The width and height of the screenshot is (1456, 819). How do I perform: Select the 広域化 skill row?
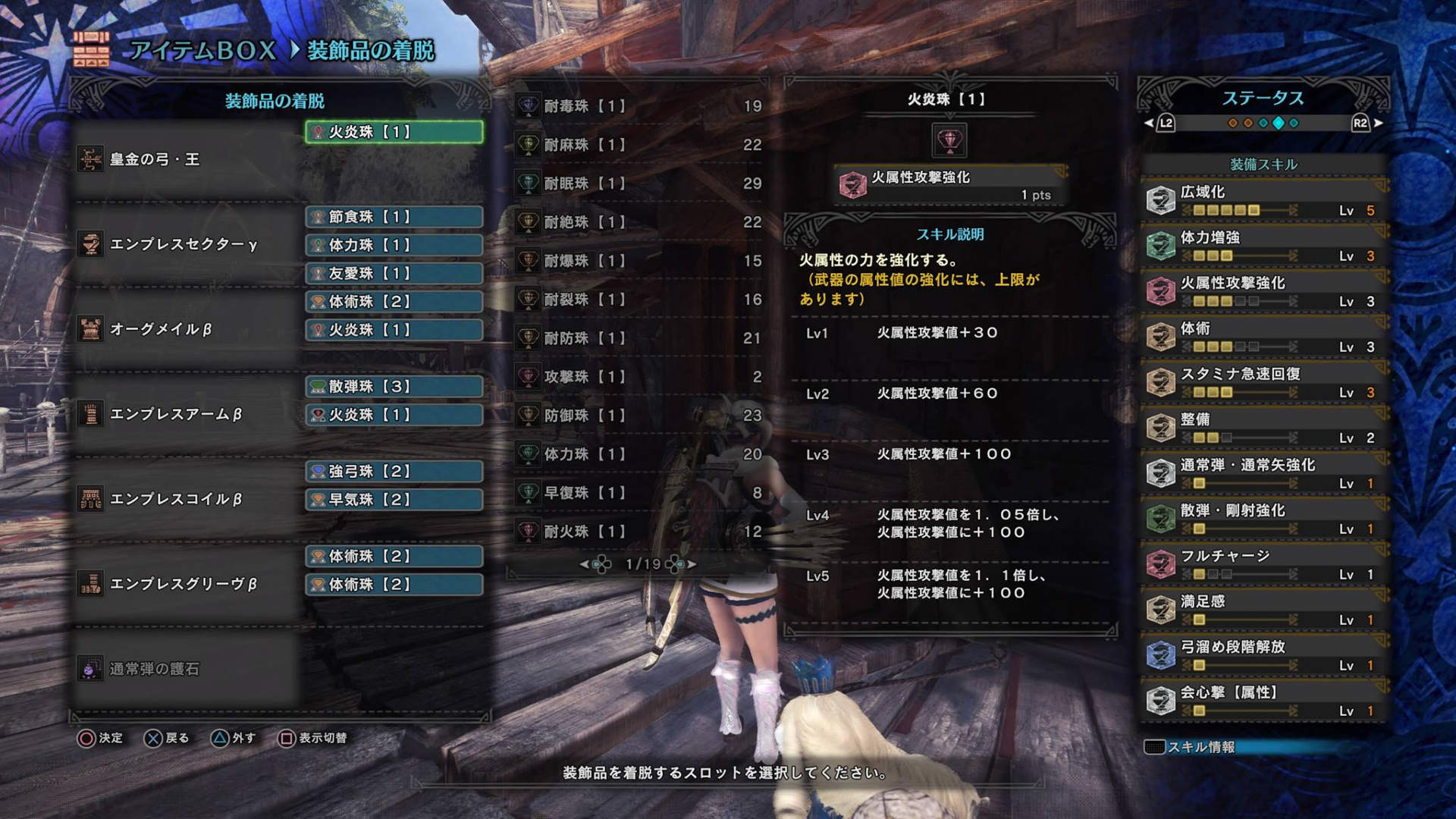1263,200
